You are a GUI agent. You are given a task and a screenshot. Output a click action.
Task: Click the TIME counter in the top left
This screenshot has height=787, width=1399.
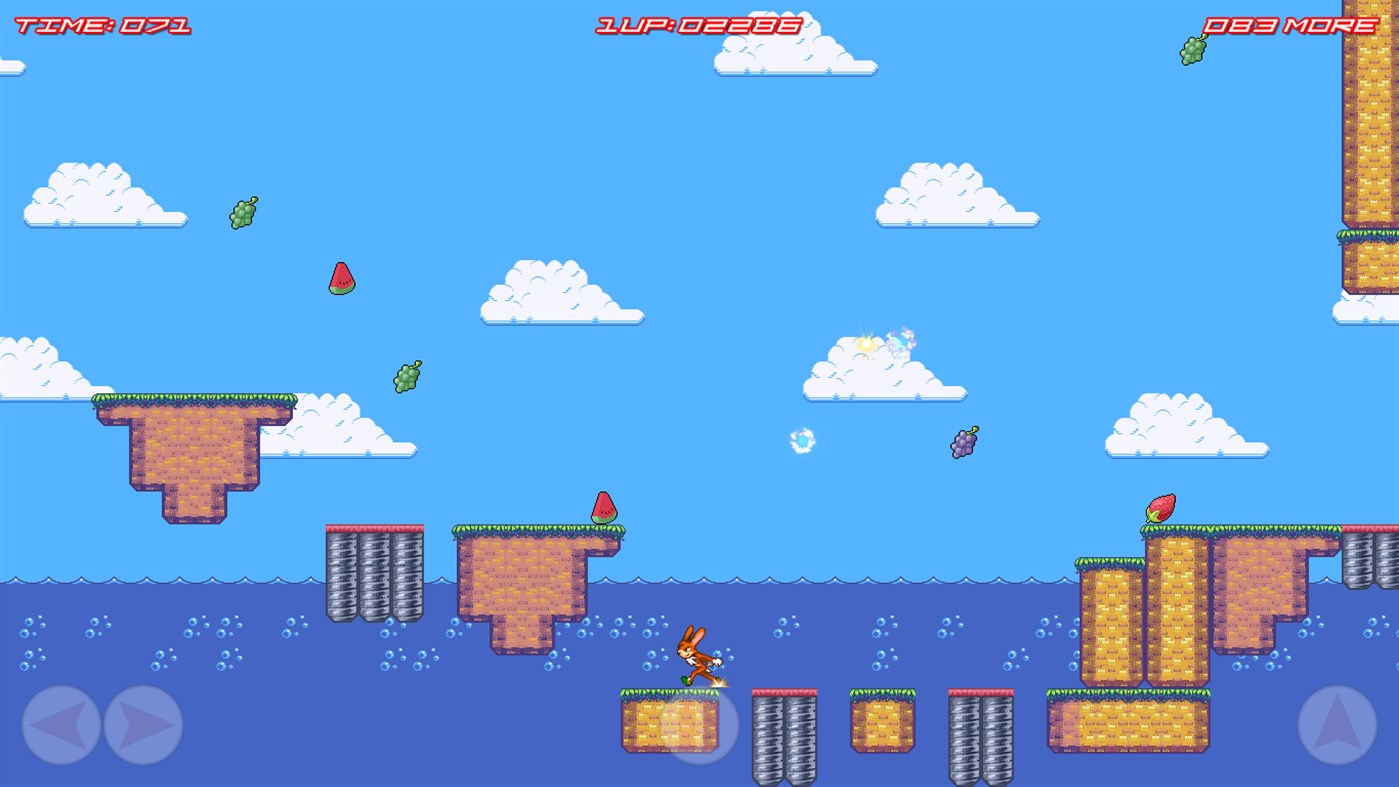coord(98,22)
